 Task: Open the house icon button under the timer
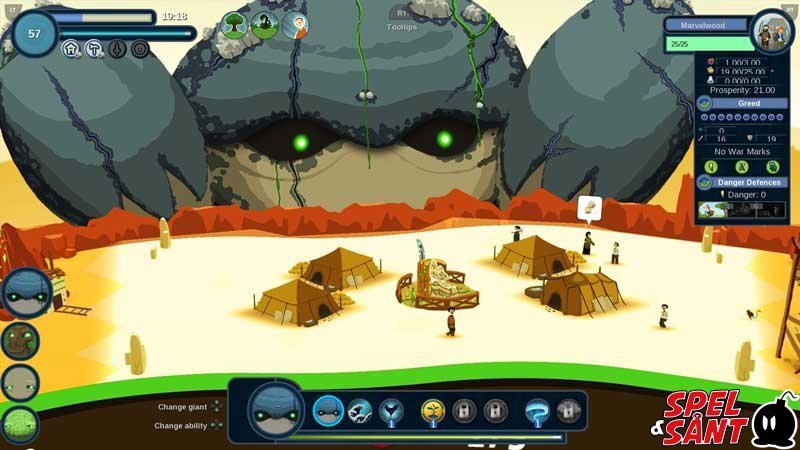pos(71,48)
